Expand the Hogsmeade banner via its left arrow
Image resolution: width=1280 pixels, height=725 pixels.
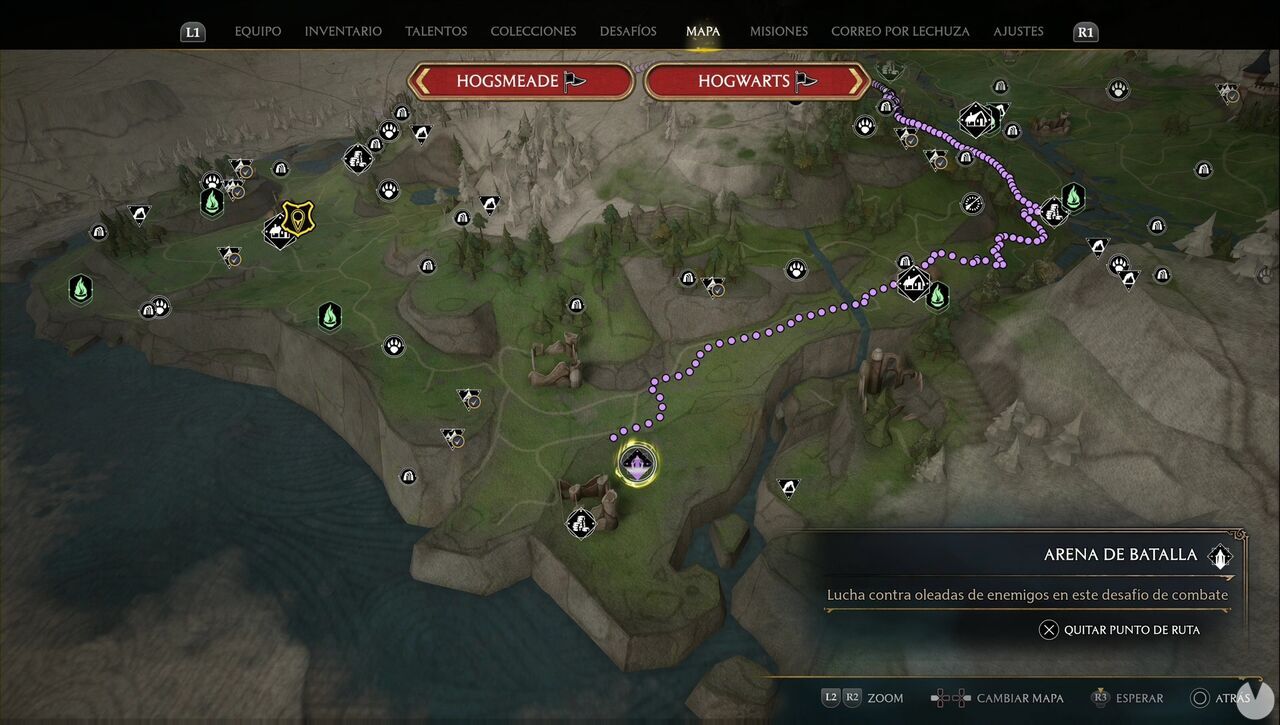(424, 81)
